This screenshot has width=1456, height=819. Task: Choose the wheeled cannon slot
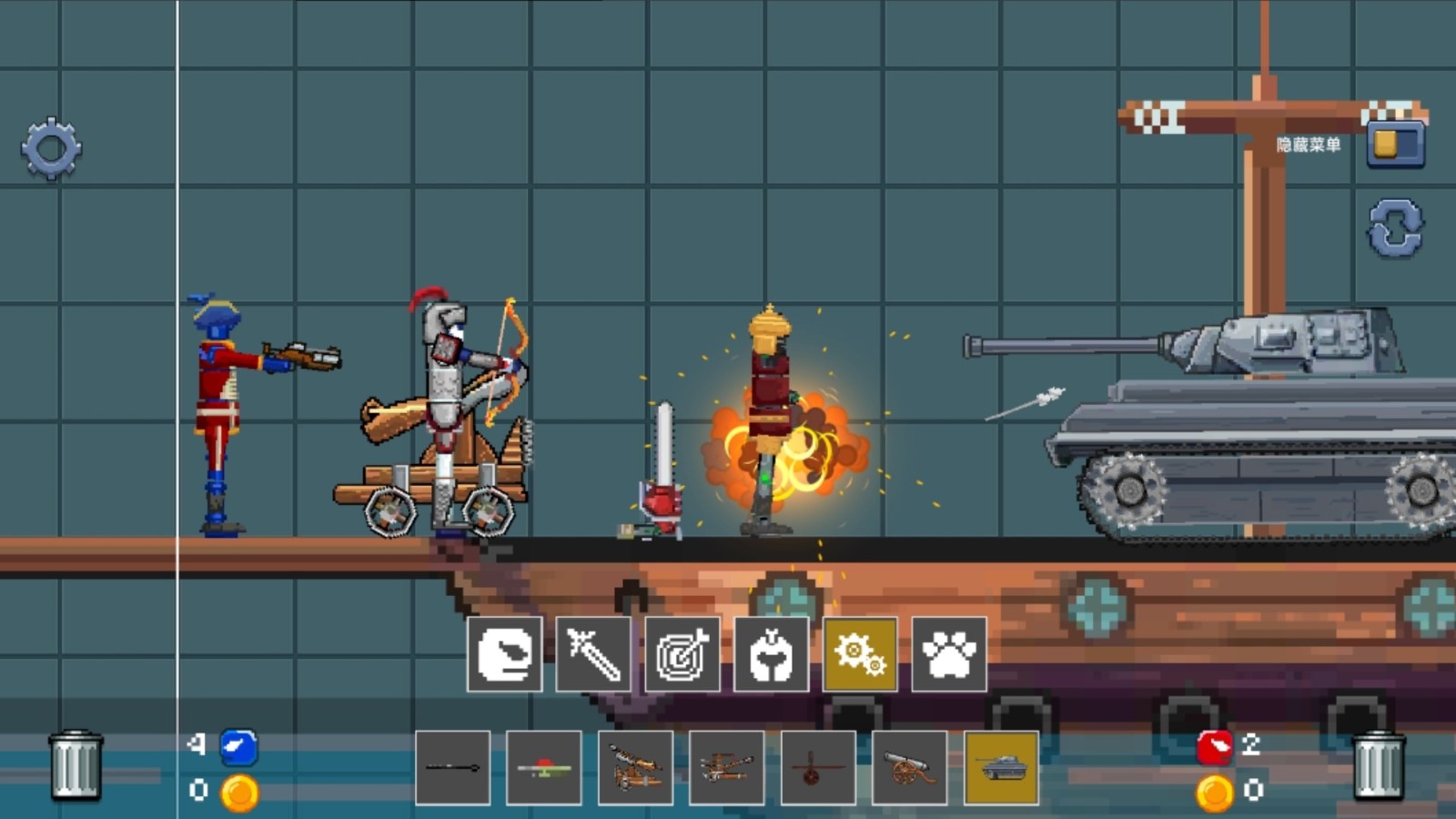(x=909, y=768)
